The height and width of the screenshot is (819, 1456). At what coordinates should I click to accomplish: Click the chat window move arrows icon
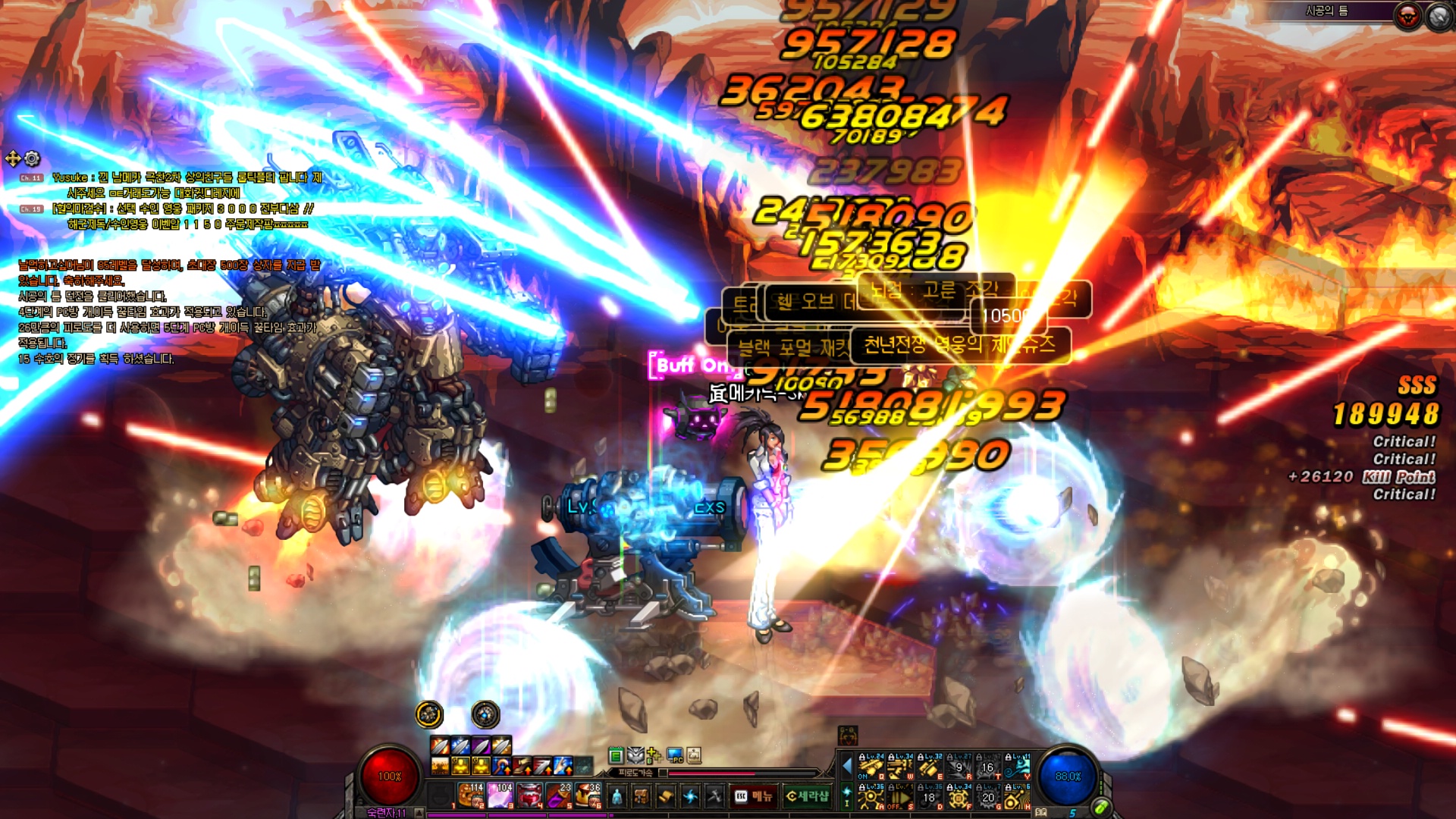13,158
